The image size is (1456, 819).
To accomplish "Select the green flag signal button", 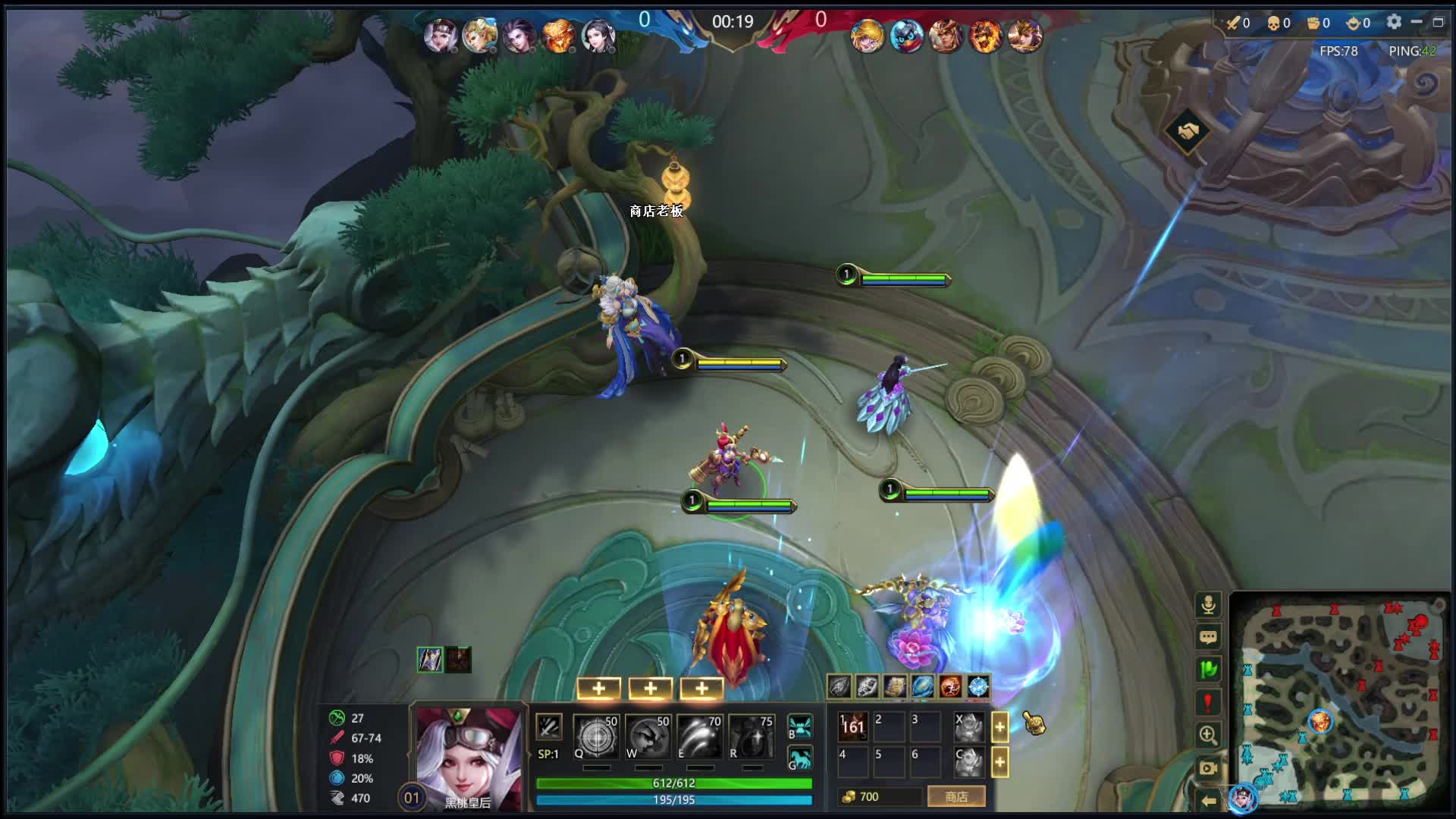I will [x=1208, y=670].
